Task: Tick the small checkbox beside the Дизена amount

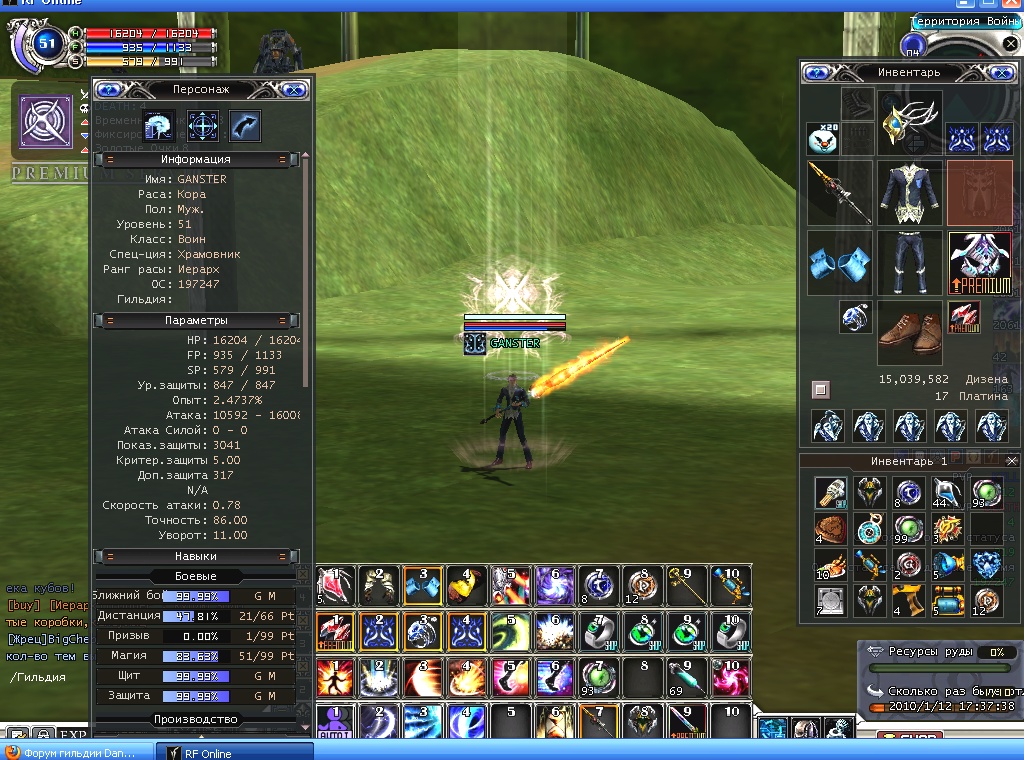Action: [820, 388]
